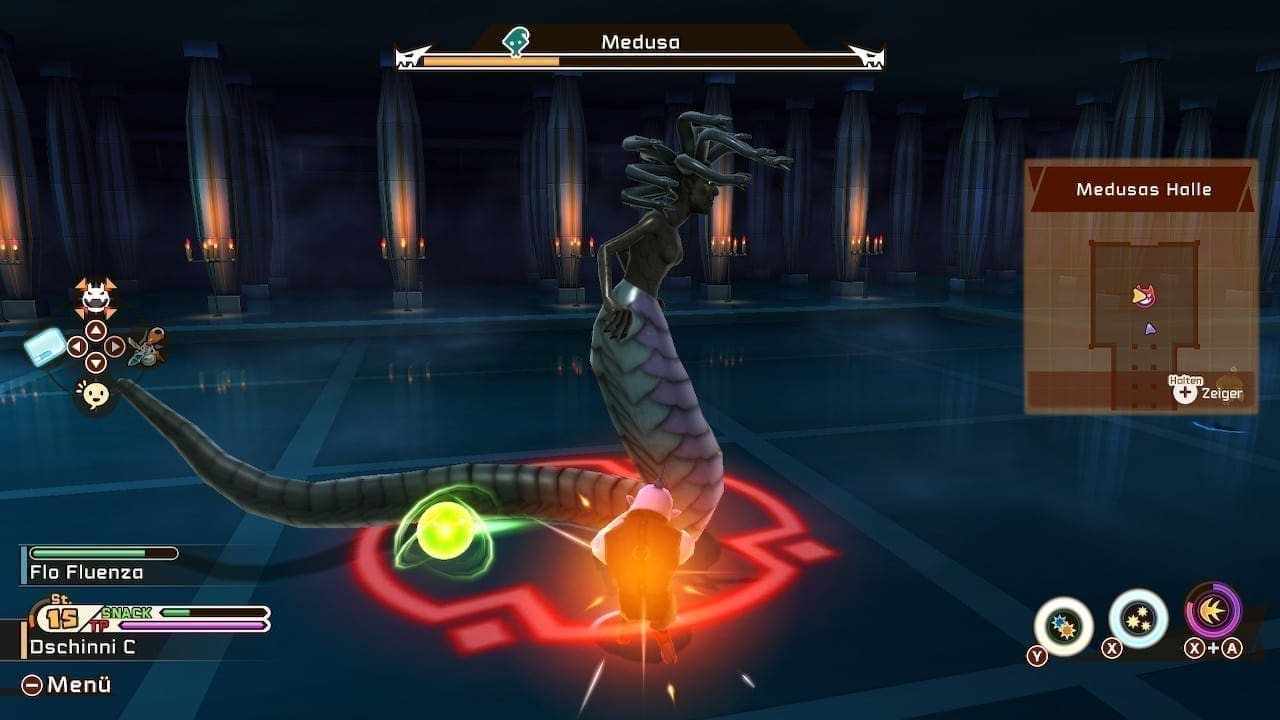Open the Menü
The height and width of the screenshot is (720, 1280).
click(x=66, y=685)
